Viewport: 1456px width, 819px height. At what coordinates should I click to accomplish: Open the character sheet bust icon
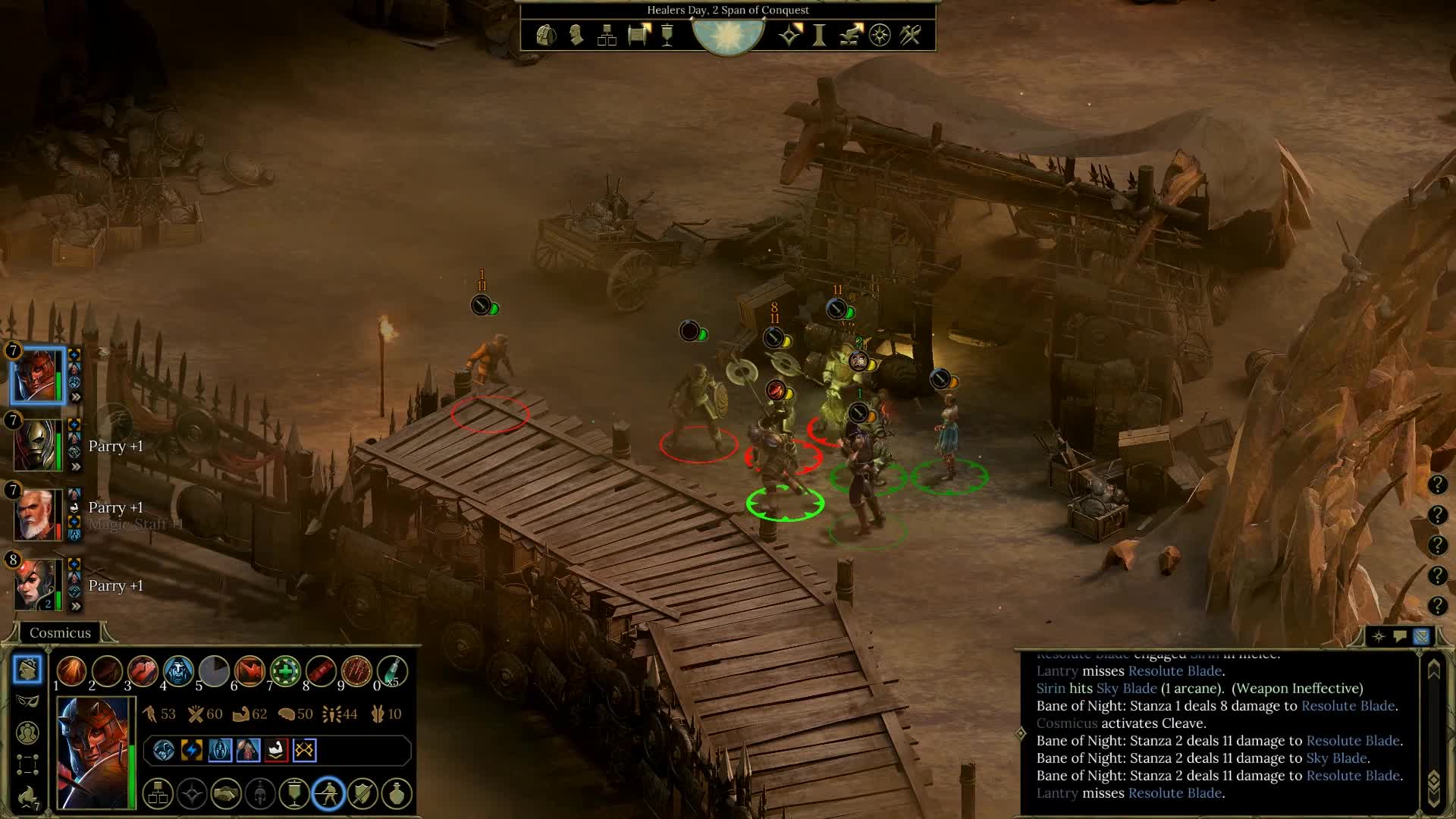click(576, 35)
